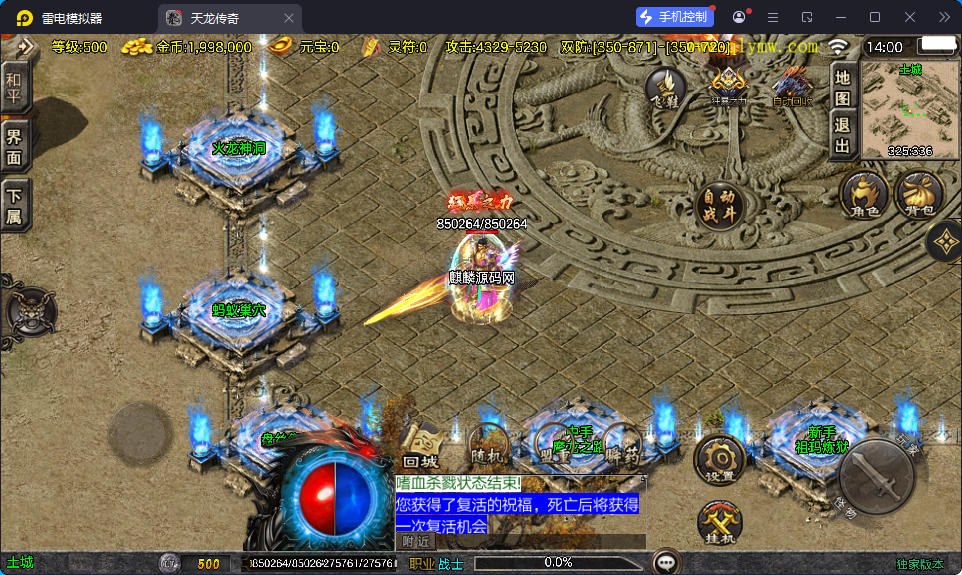This screenshot has width=962, height=575.
Task: Close the 天龙传奇 emulator tab
Action: 289,18
